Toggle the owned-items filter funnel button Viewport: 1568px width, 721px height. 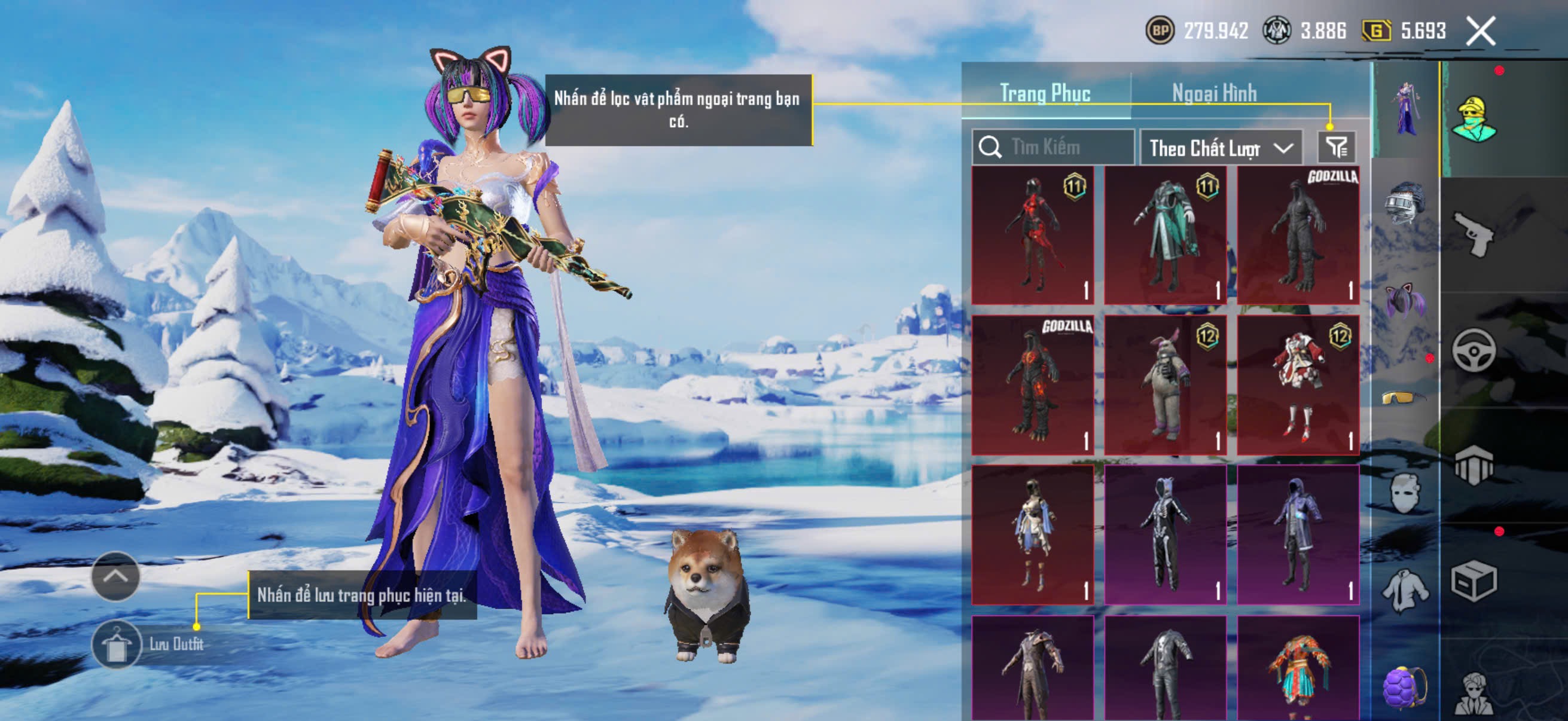pyautogui.click(x=1336, y=147)
